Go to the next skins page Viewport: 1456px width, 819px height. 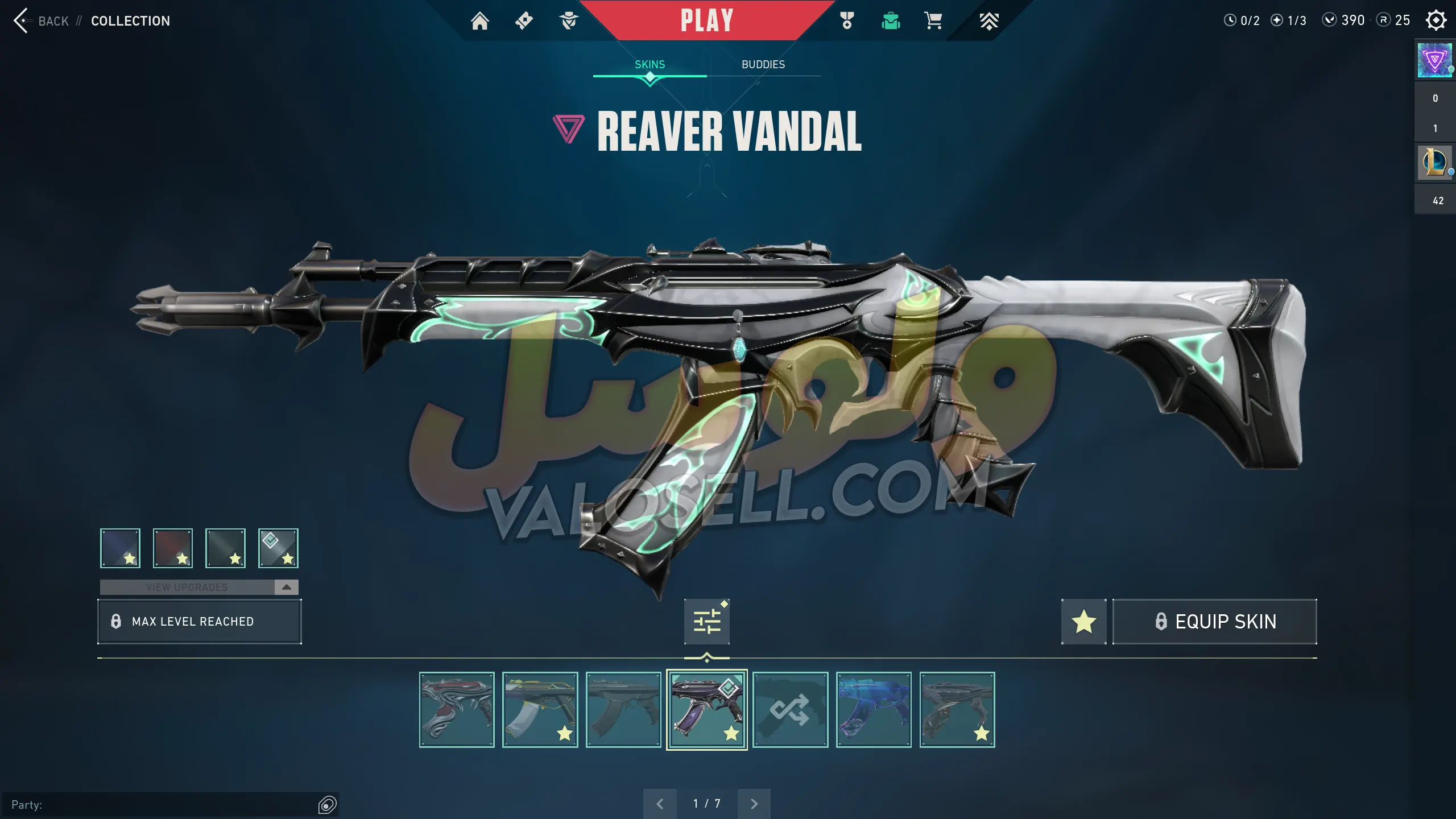754,804
